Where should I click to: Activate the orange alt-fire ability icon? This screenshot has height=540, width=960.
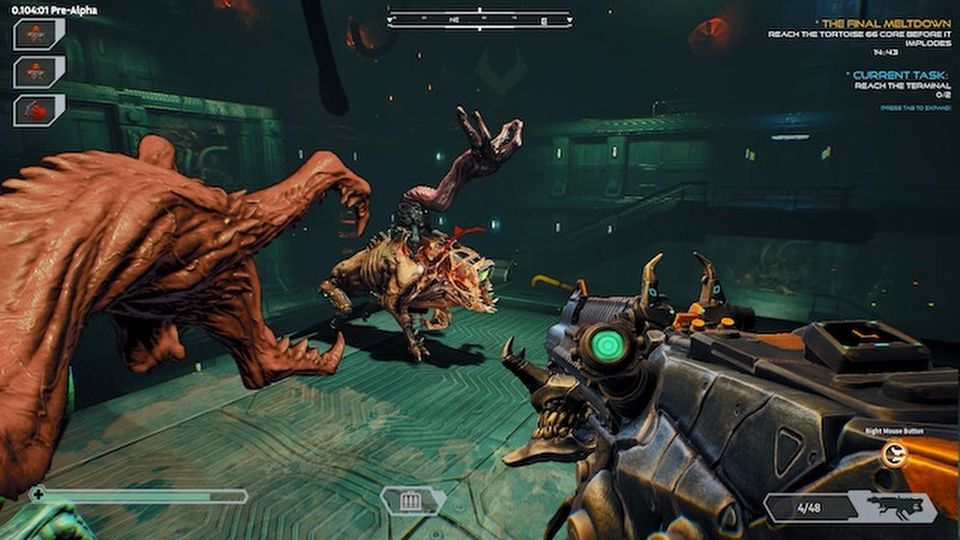pos(894,456)
